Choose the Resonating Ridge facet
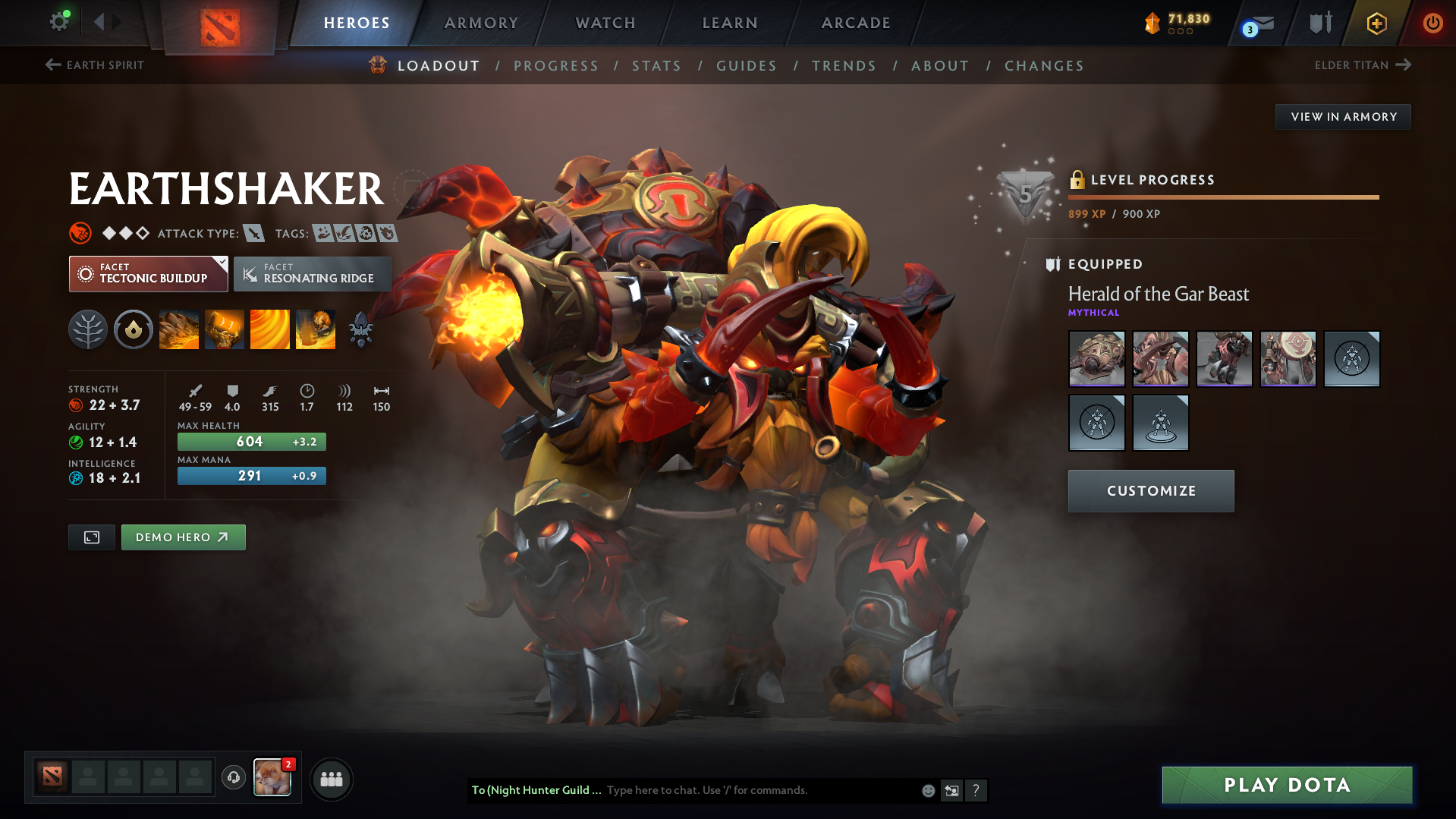 312,274
